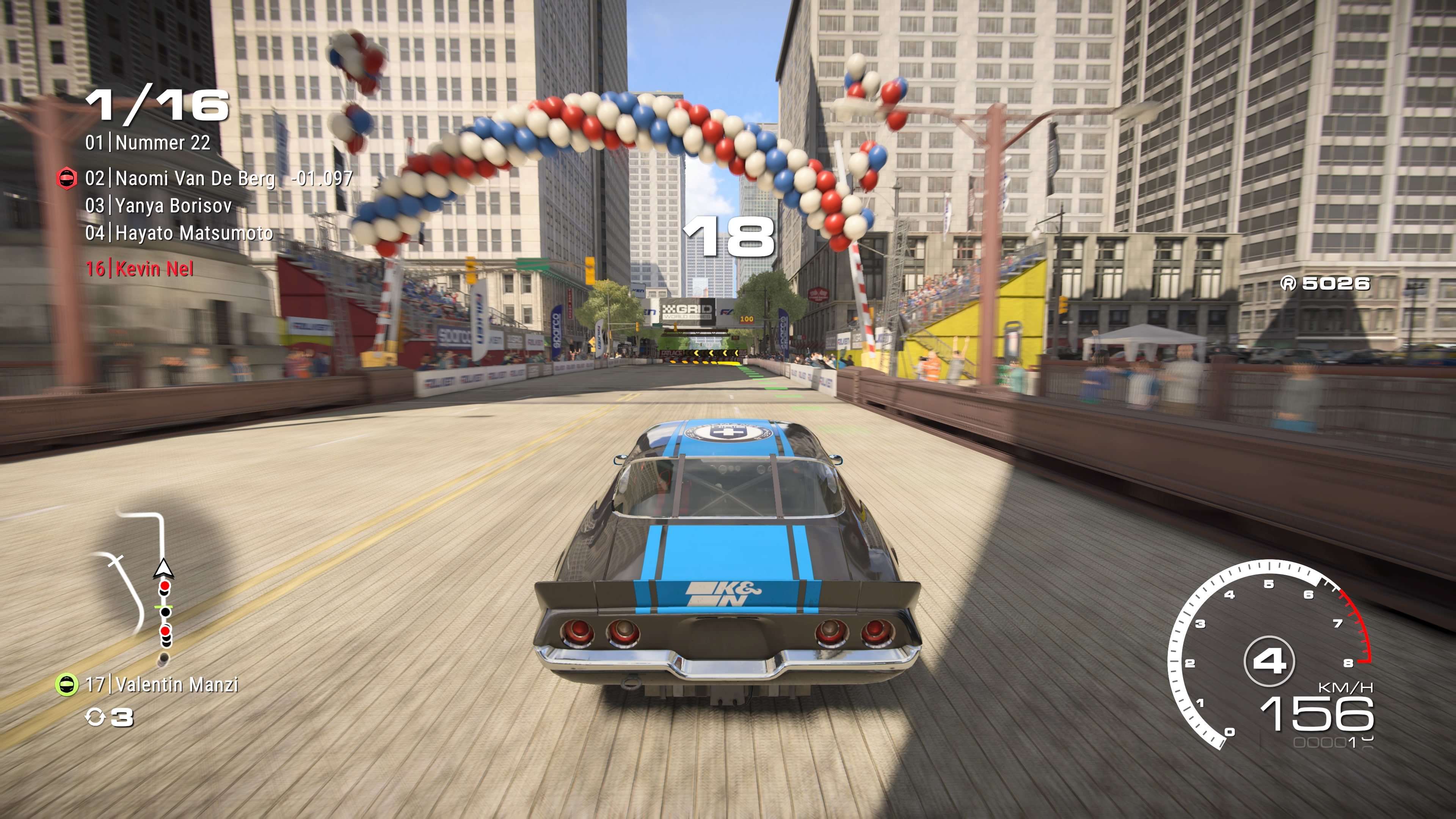
Task: Toggle the faded ghost dot at the minimap bottom
Action: tap(163, 658)
